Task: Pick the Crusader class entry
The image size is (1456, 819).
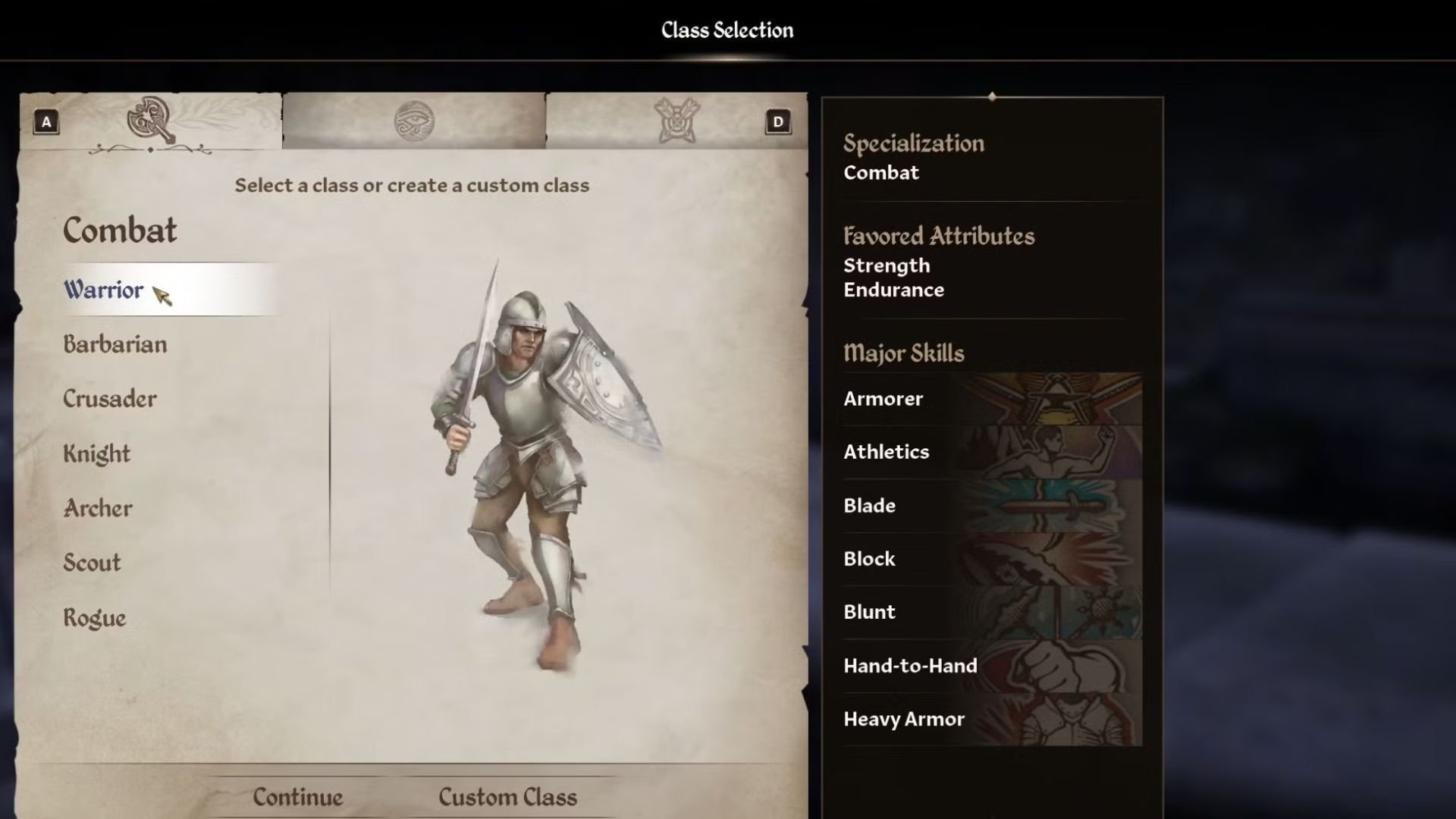Action: [110, 399]
